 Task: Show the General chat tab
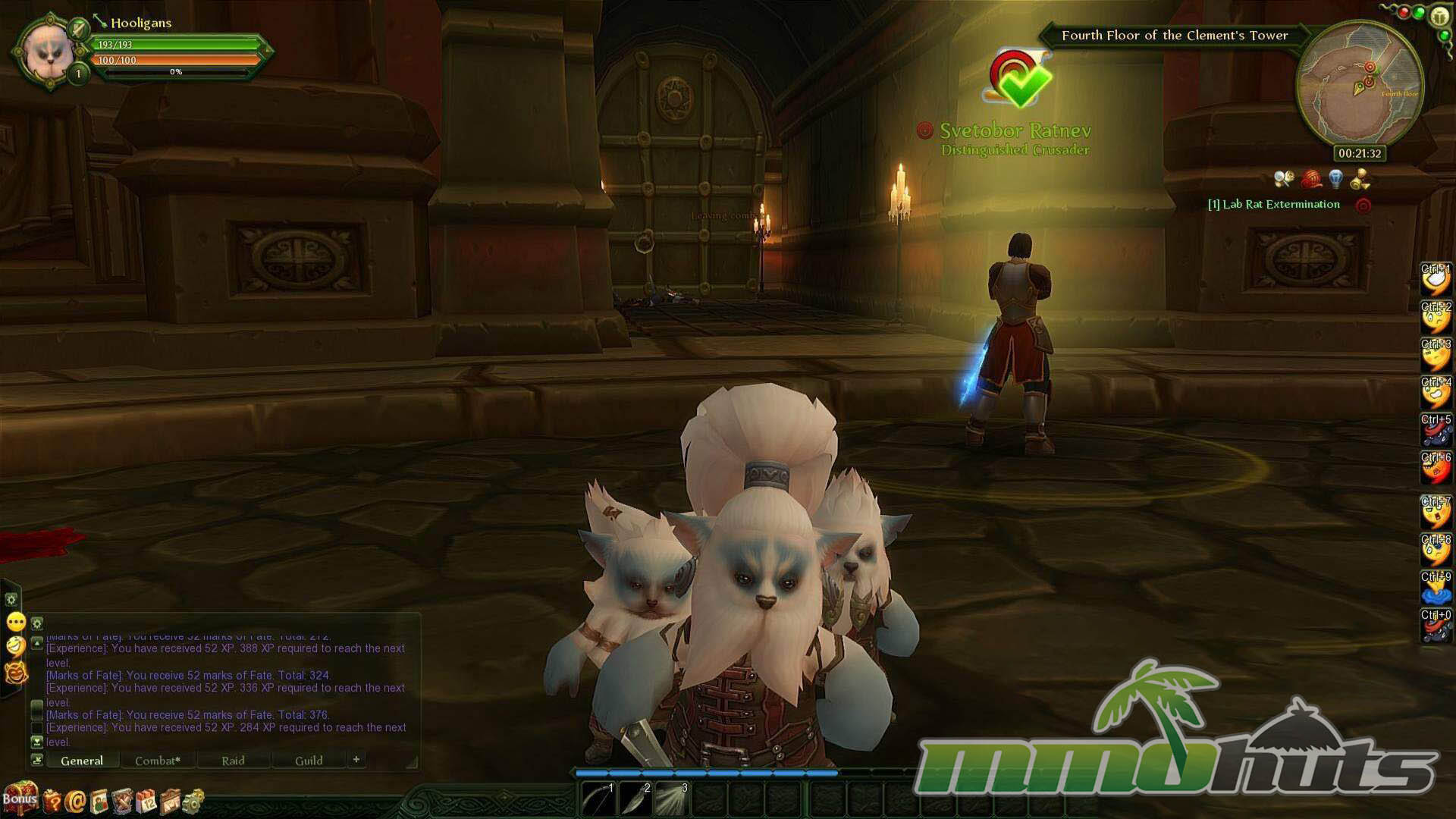point(82,761)
